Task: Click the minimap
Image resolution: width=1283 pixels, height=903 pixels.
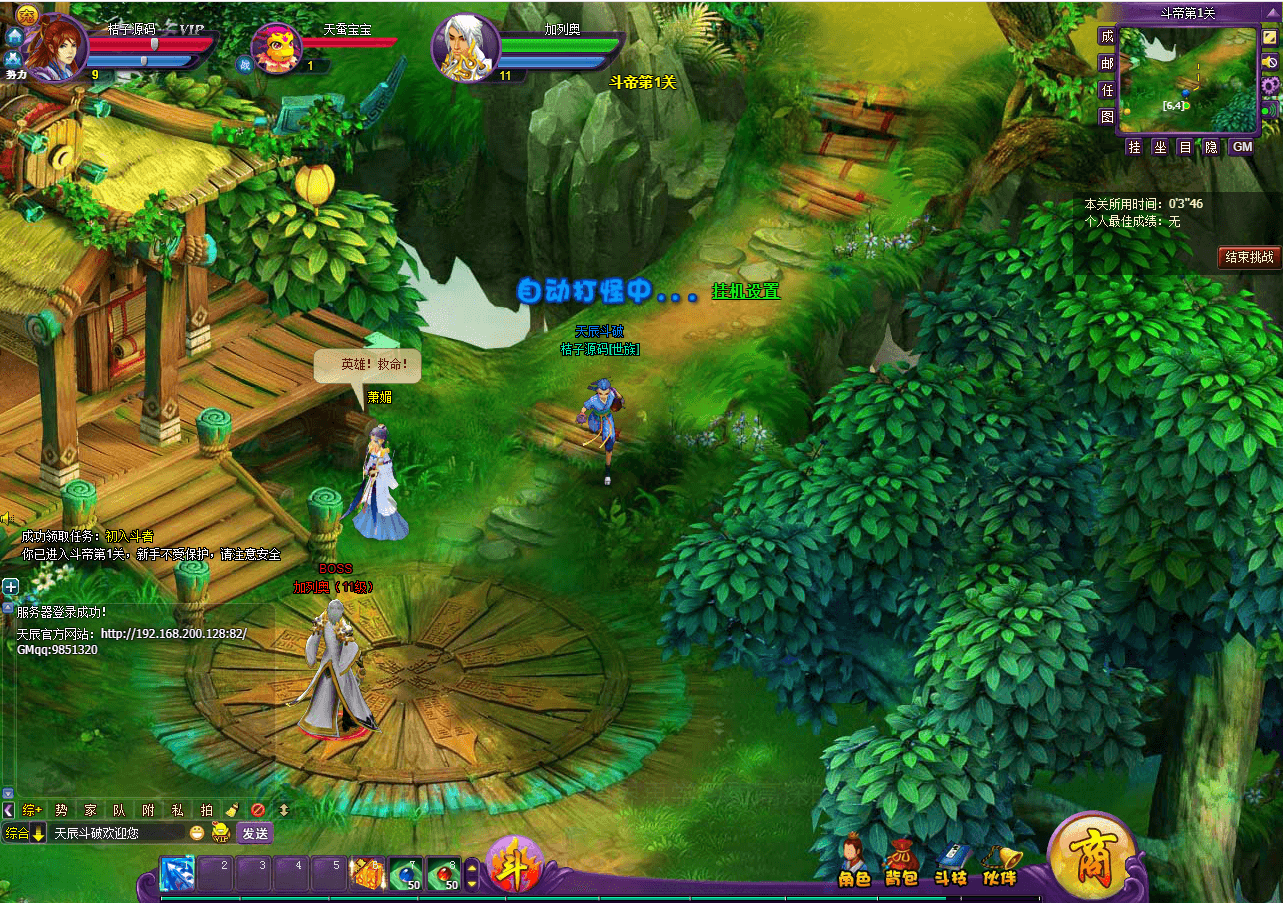Action: click(1186, 80)
